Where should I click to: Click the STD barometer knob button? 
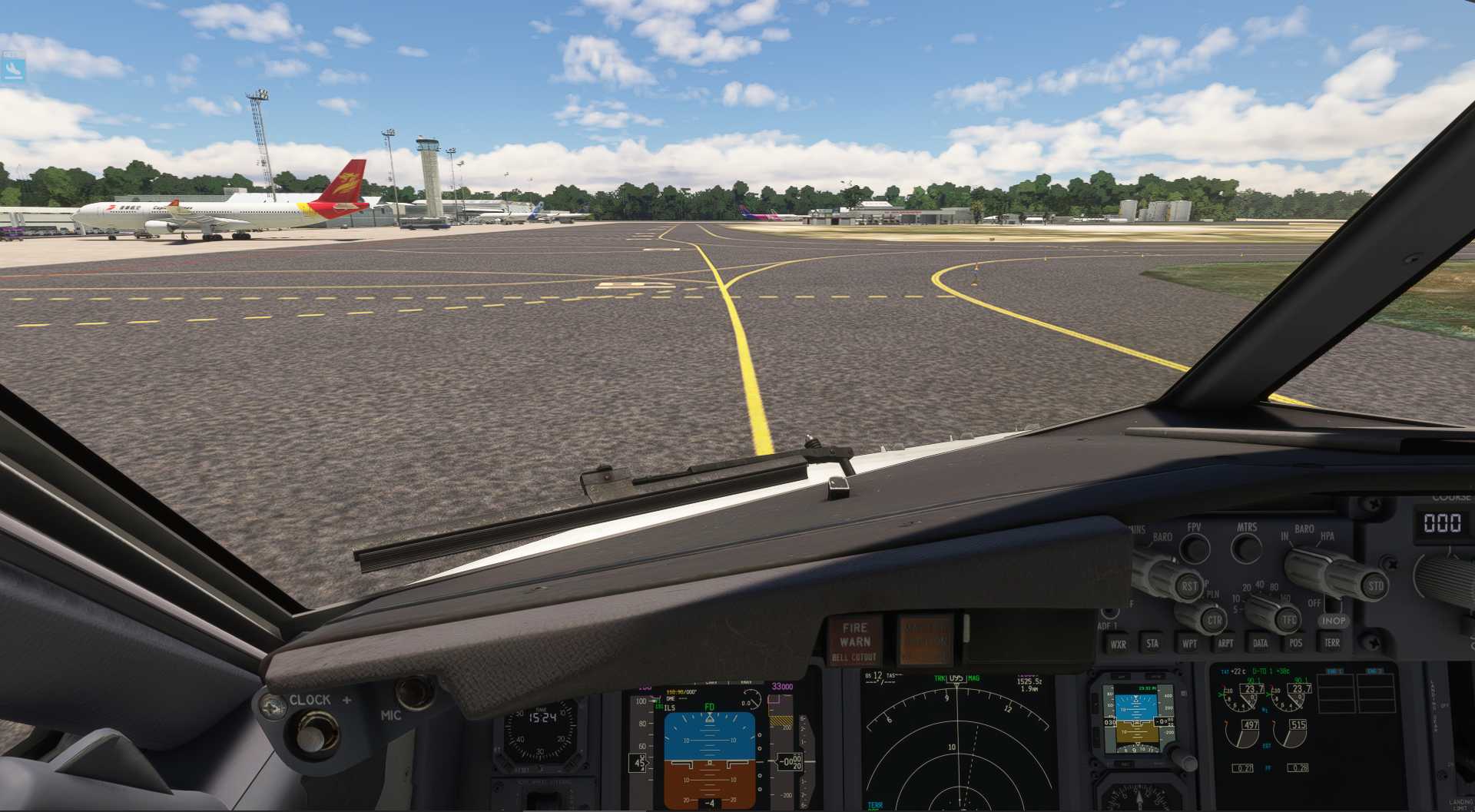click(1375, 585)
